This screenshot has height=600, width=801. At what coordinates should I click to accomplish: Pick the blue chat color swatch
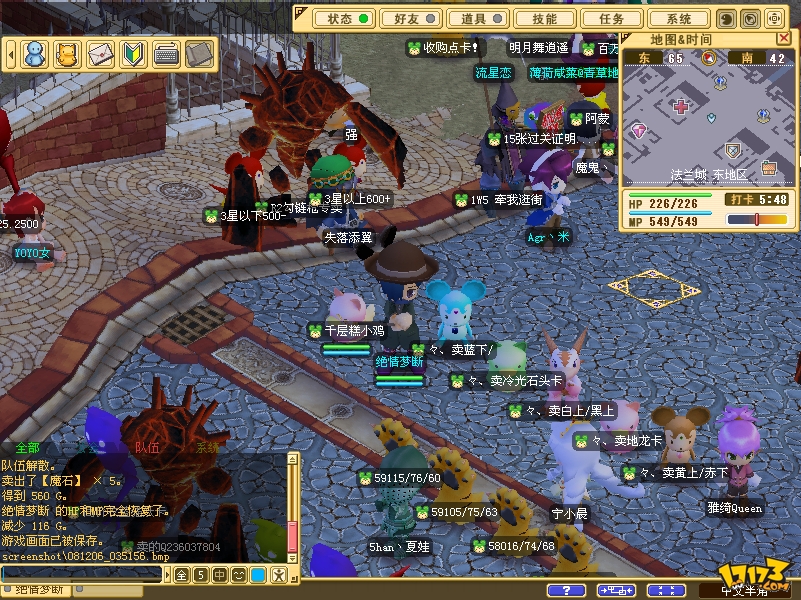[x=257, y=575]
